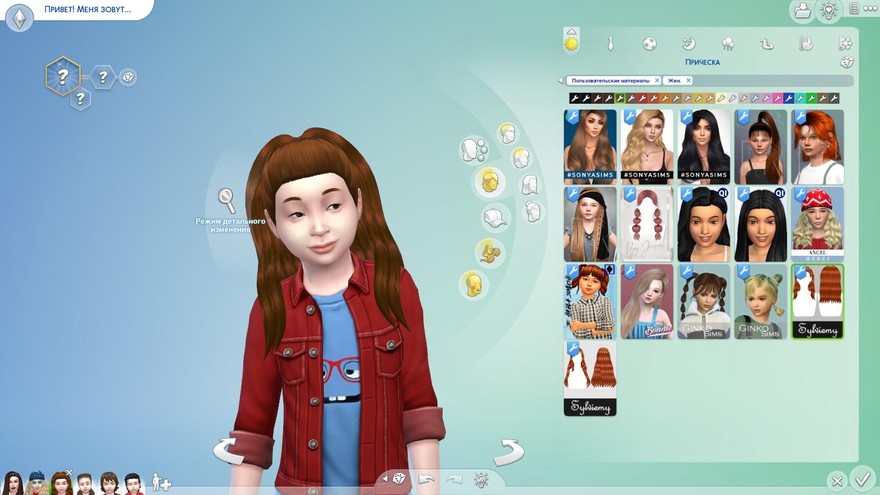The height and width of the screenshot is (495, 880).
Task: Rotate the Sim with the right arrow
Action: [x=509, y=450]
